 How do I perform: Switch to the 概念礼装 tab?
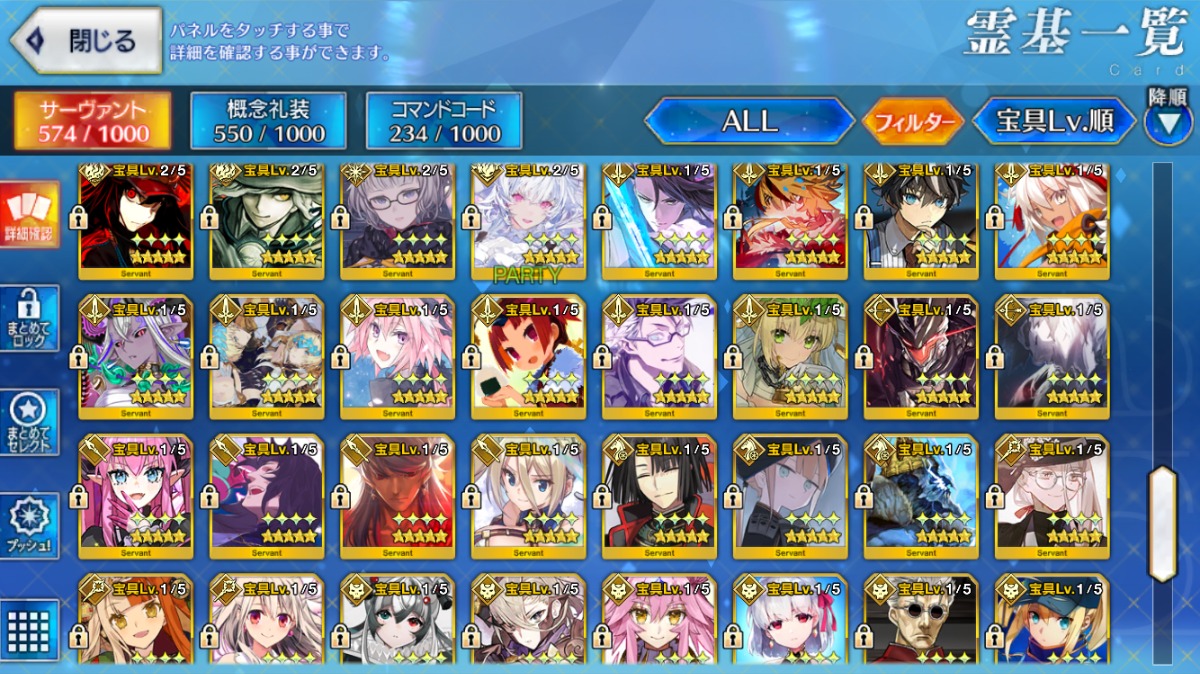268,122
